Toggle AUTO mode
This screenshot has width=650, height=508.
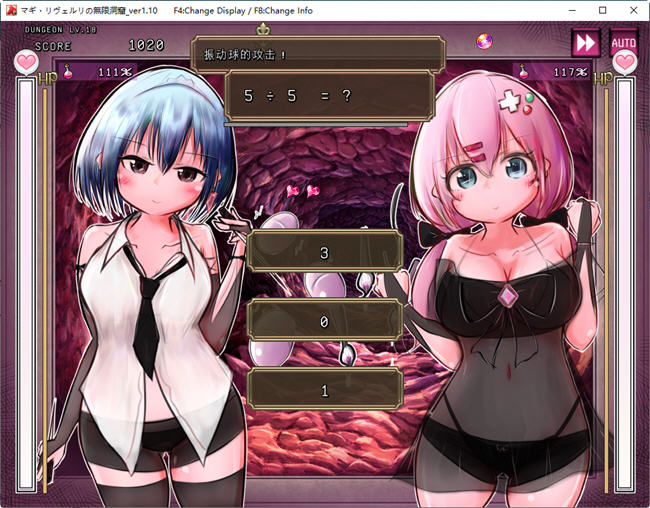(x=623, y=43)
